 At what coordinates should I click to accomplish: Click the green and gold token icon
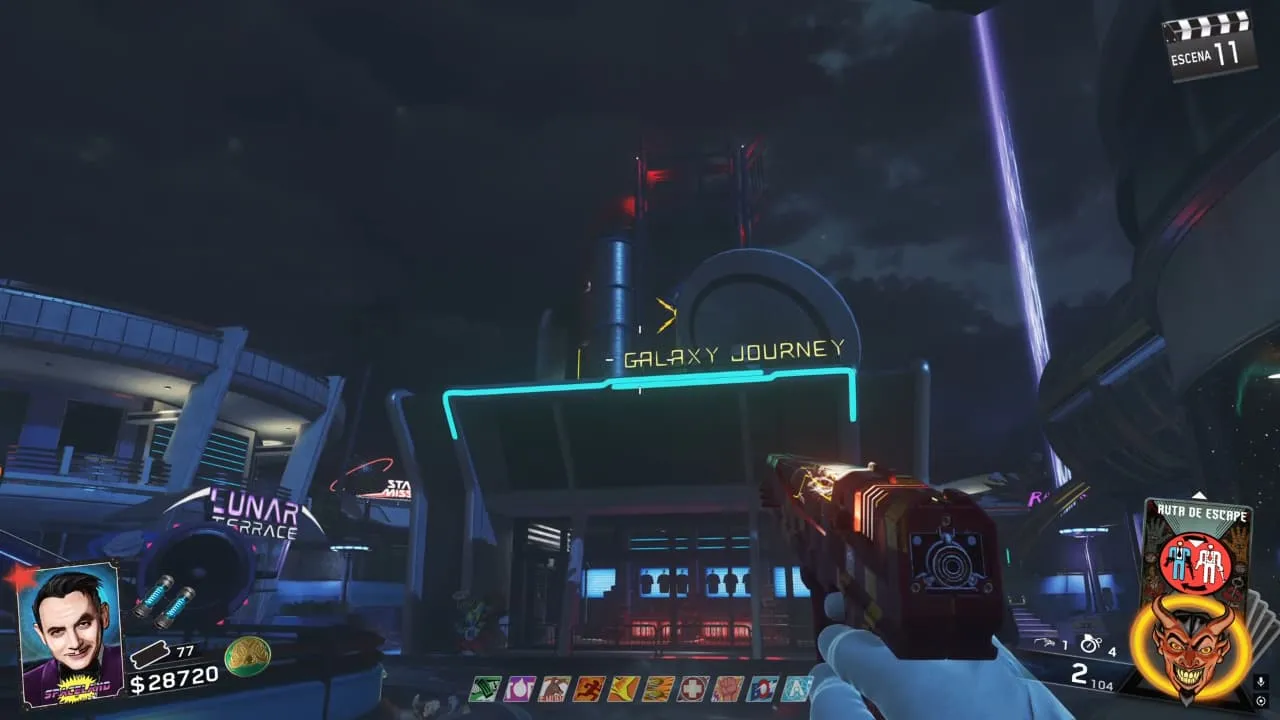247,655
